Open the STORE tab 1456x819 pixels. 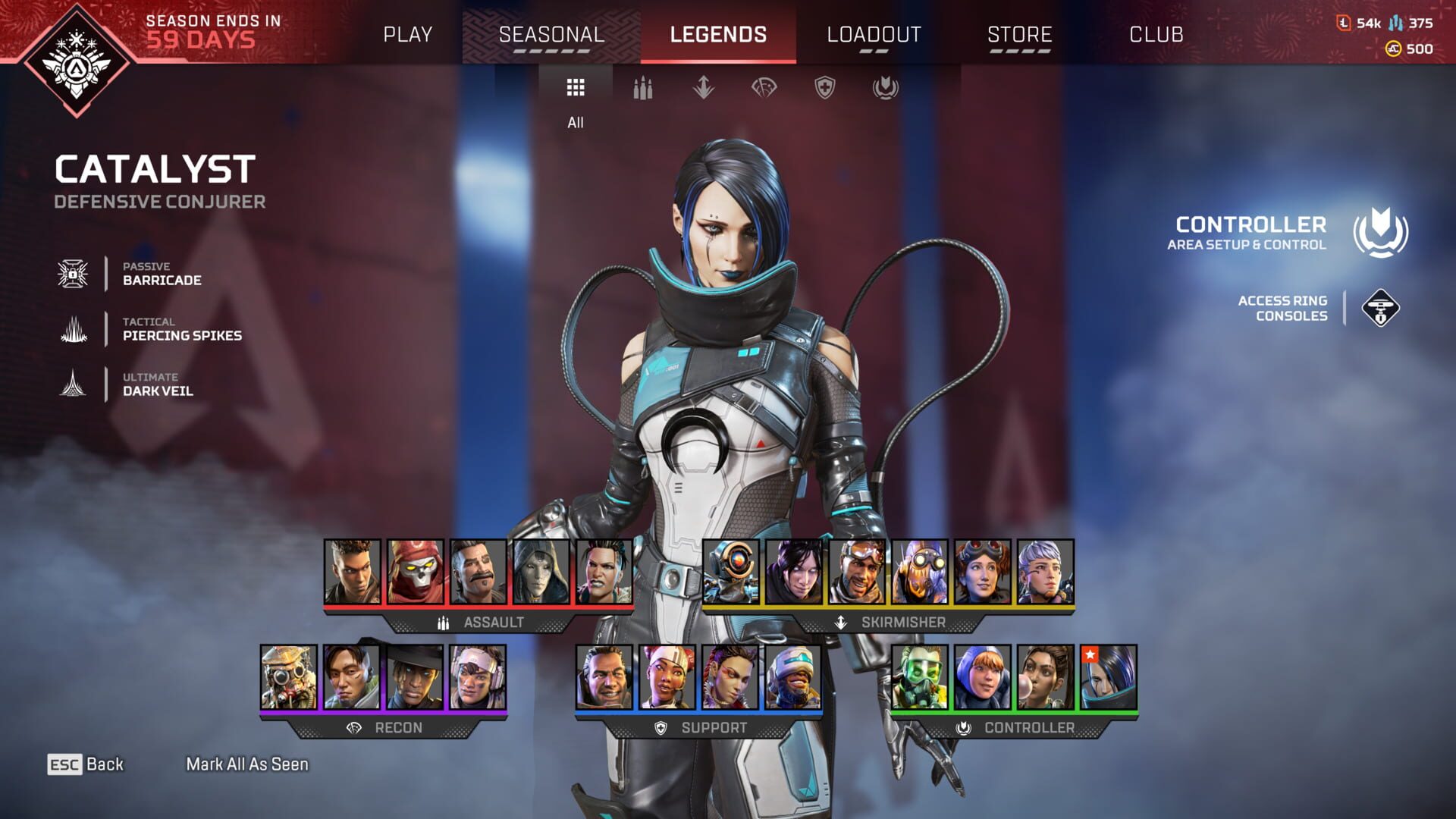pyautogui.click(x=1018, y=34)
